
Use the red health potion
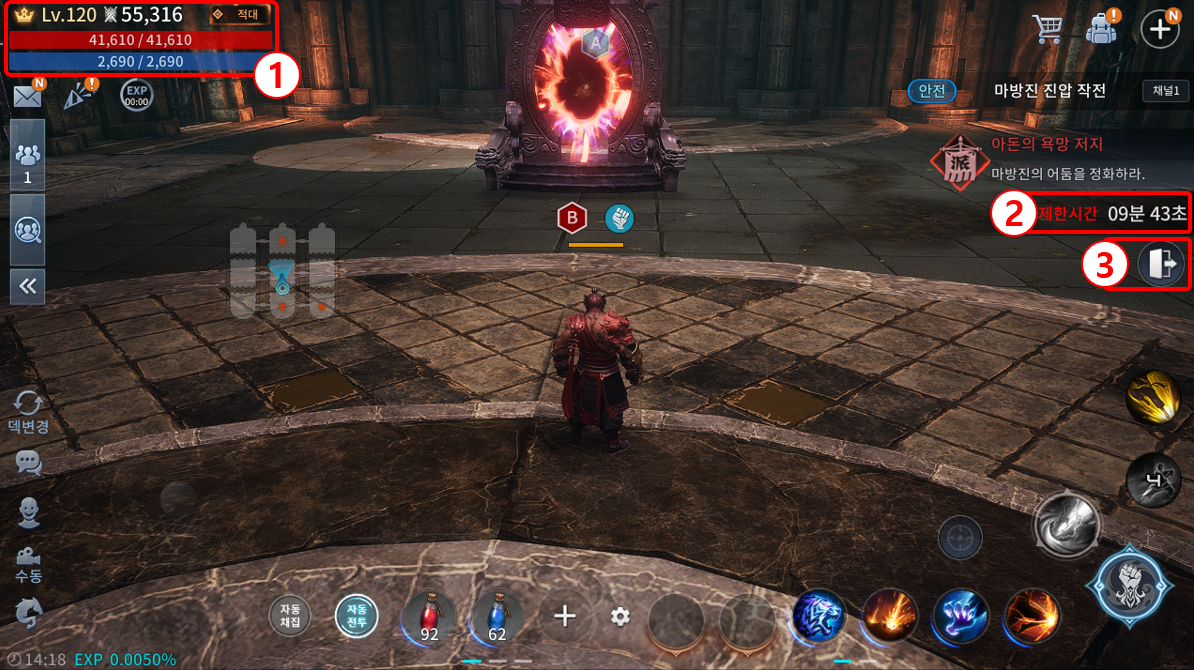429,615
